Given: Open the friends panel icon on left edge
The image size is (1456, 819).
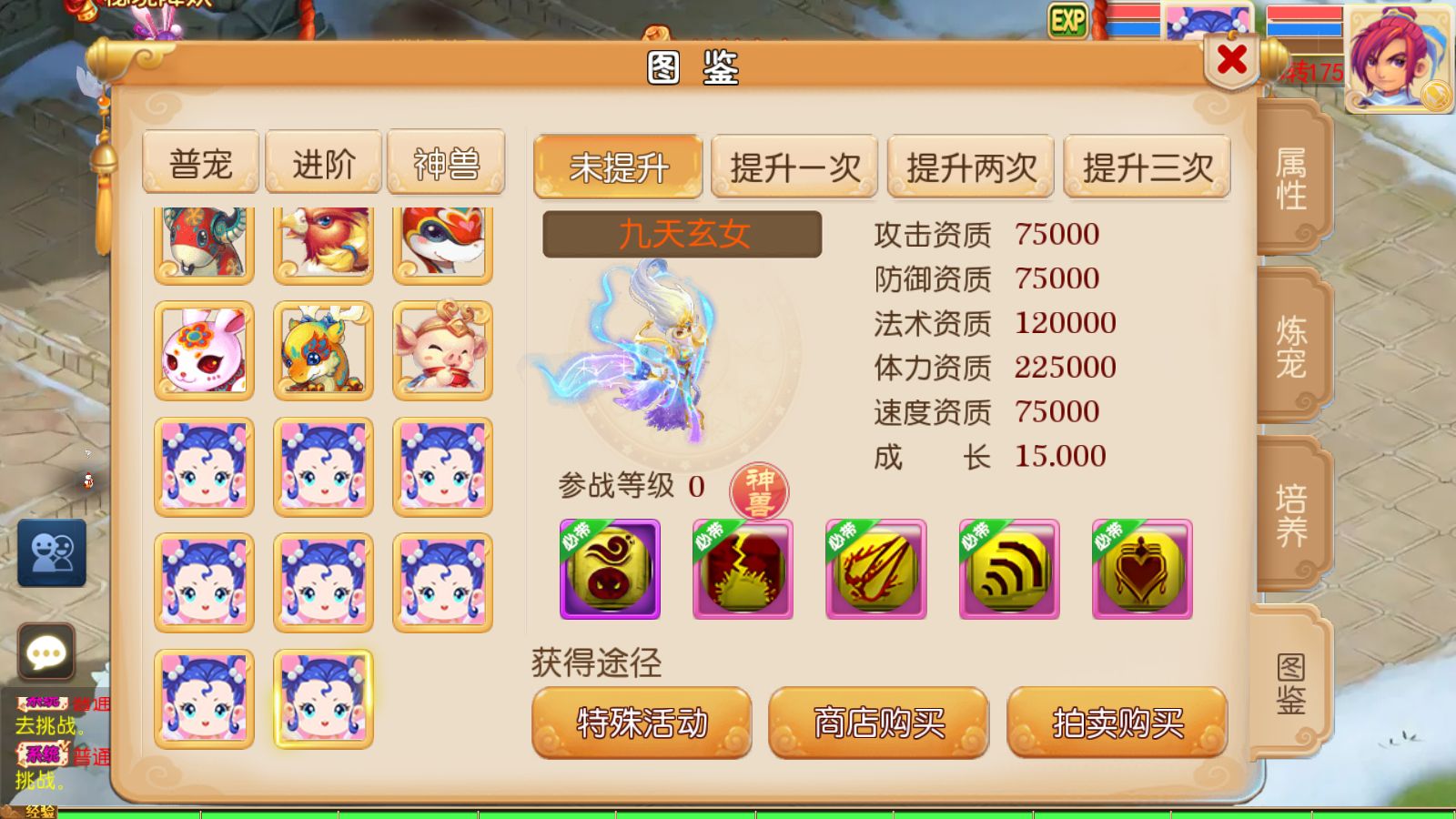Looking at the screenshot, I should pyautogui.click(x=50, y=552).
